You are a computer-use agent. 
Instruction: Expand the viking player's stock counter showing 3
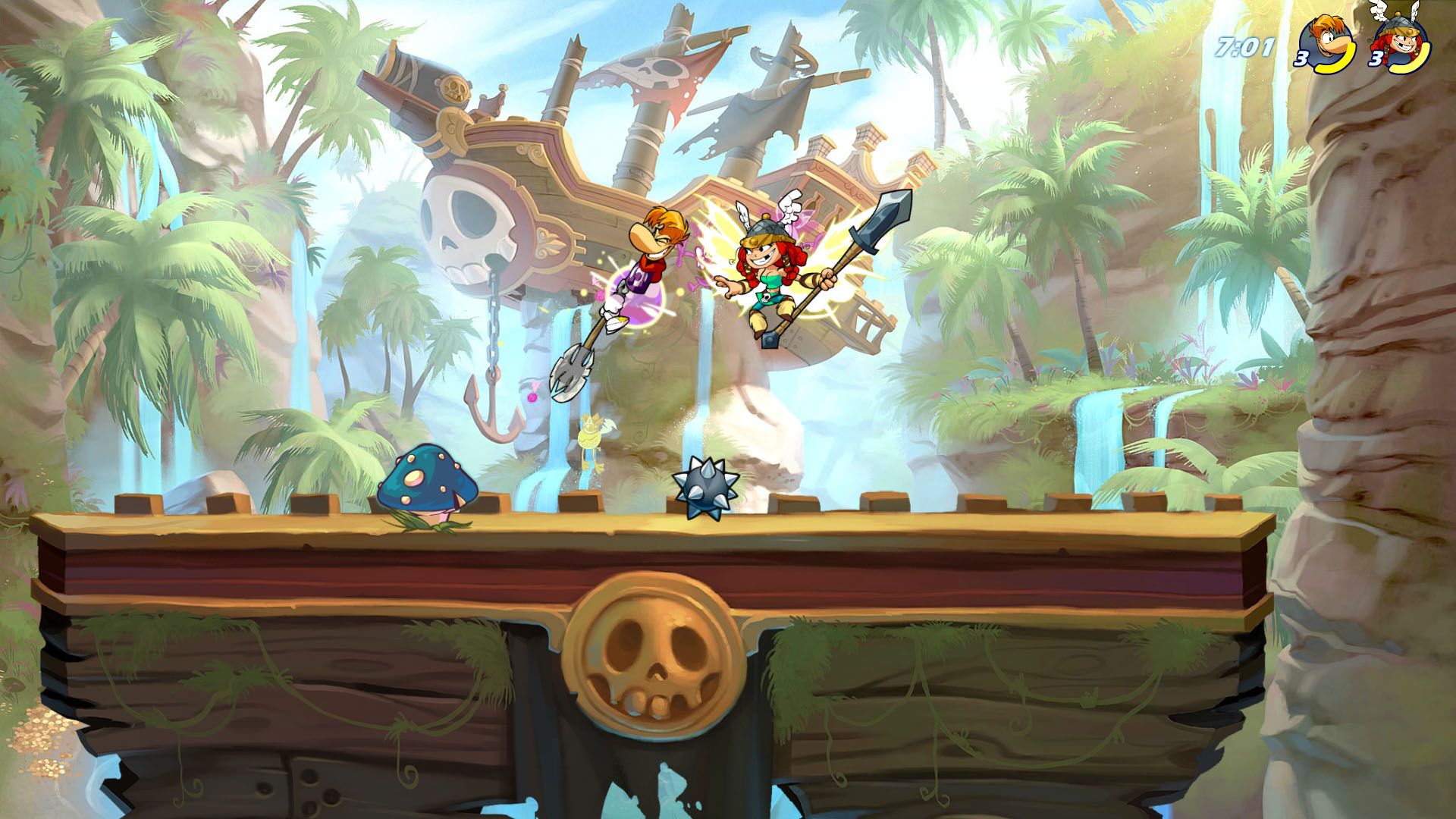1376,60
